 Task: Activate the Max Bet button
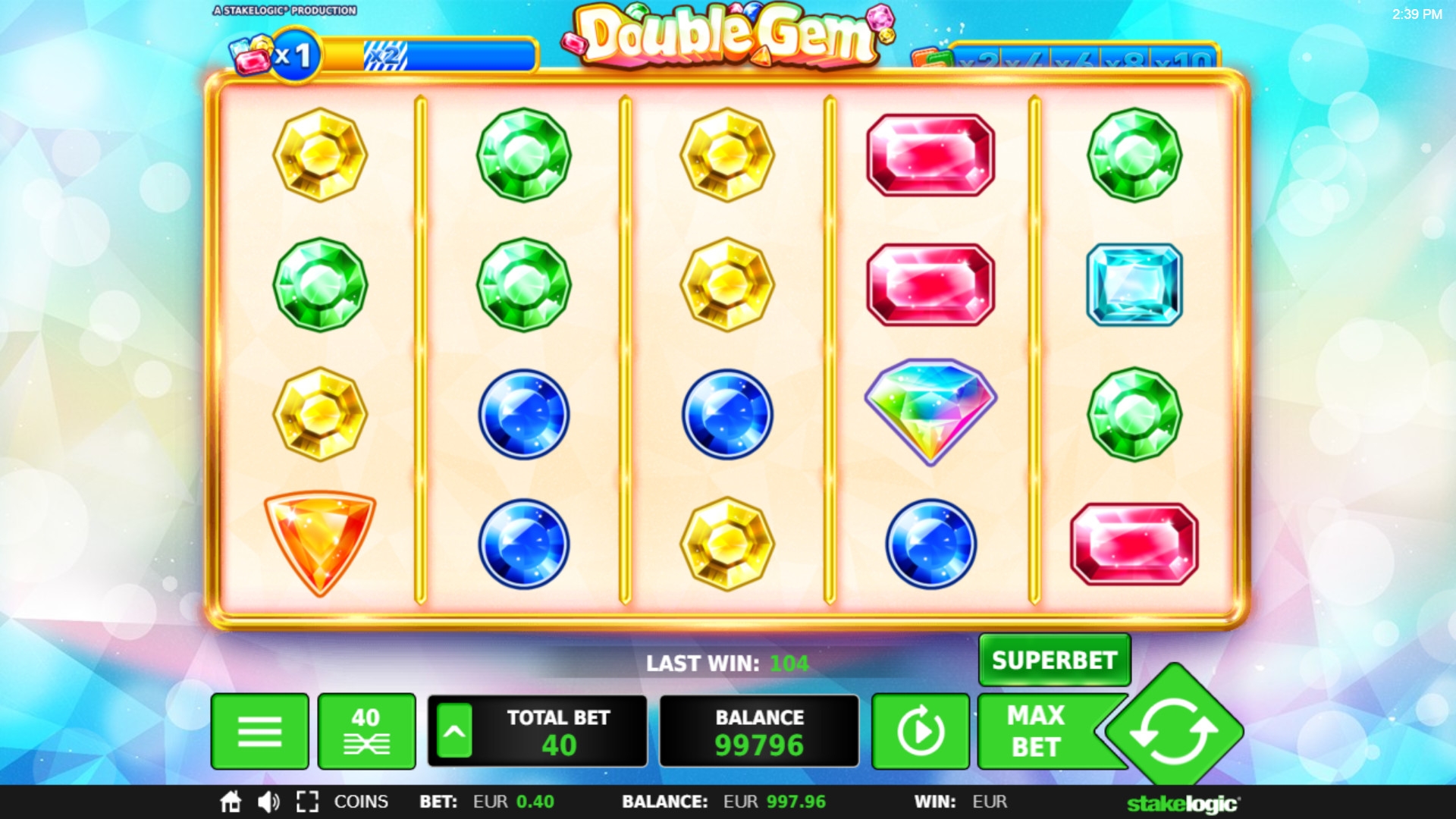1037,731
